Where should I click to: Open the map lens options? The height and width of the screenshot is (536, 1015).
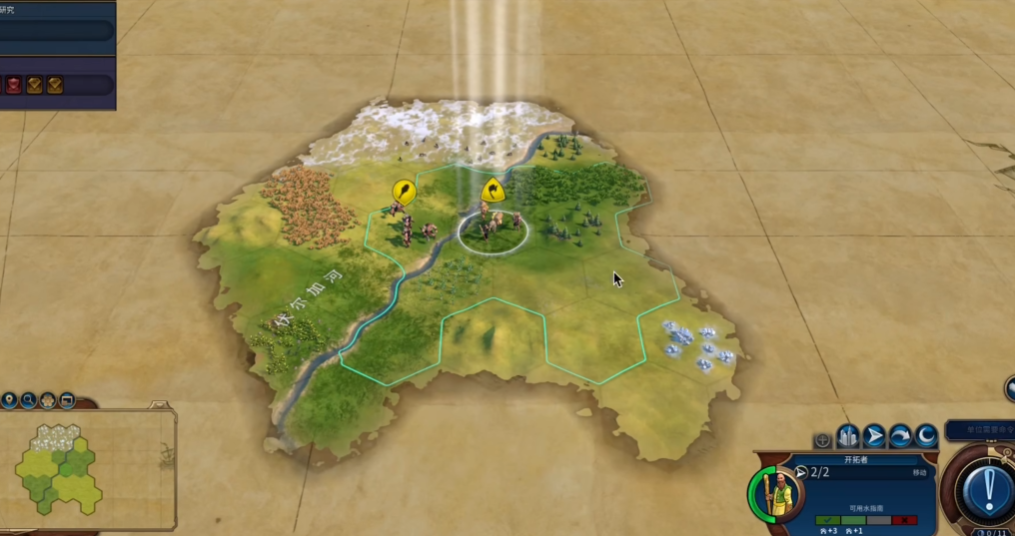tap(47, 401)
